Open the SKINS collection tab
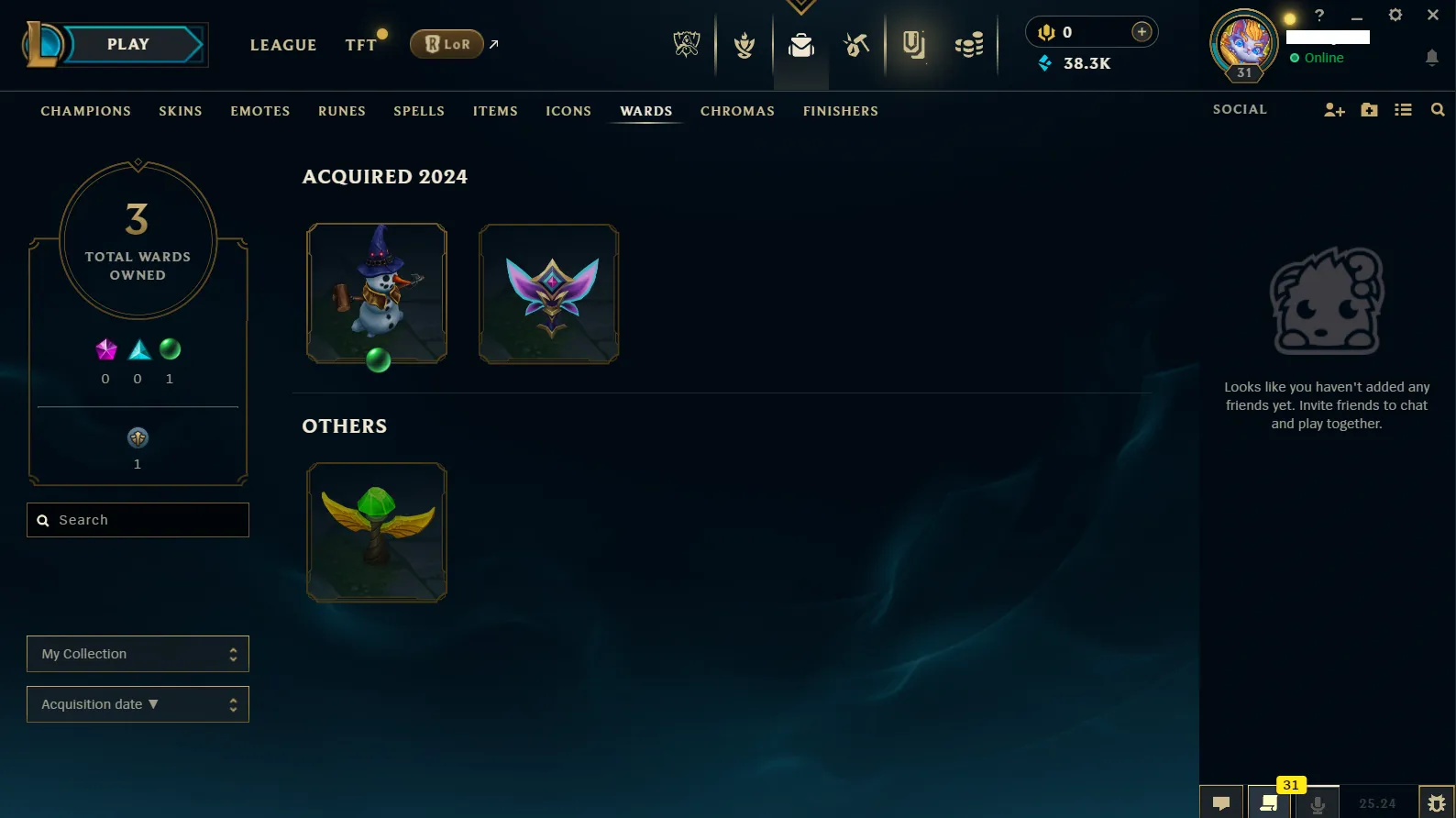Image resolution: width=1456 pixels, height=818 pixels. (x=180, y=111)
